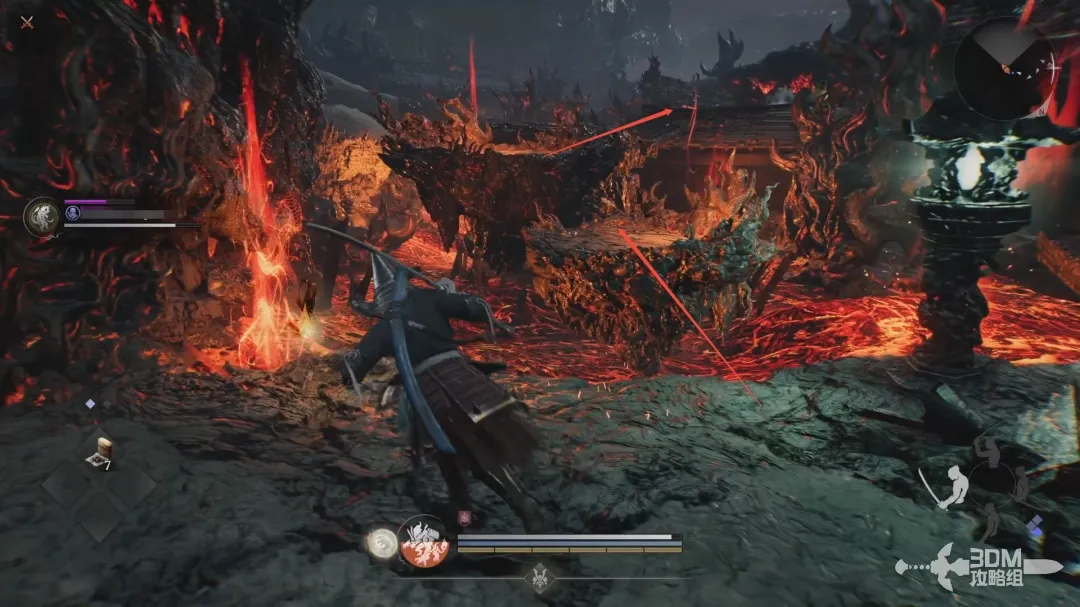This screenshot has width=1080, height=607.
Task: Select the small pink status effect icon
Action: pyautogui.click(x=464, y=517)
